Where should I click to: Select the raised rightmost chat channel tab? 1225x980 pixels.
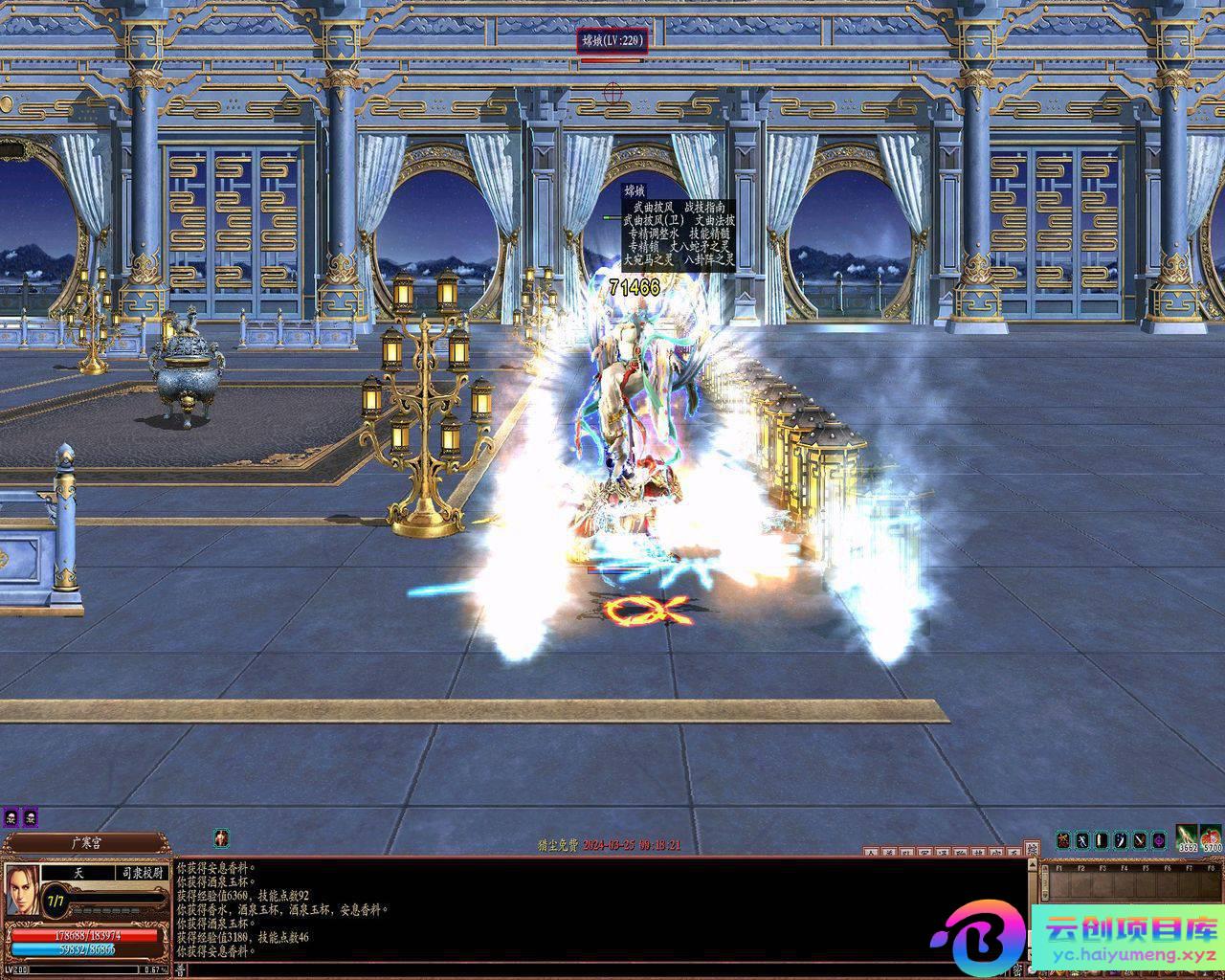tap(1031, 848)
